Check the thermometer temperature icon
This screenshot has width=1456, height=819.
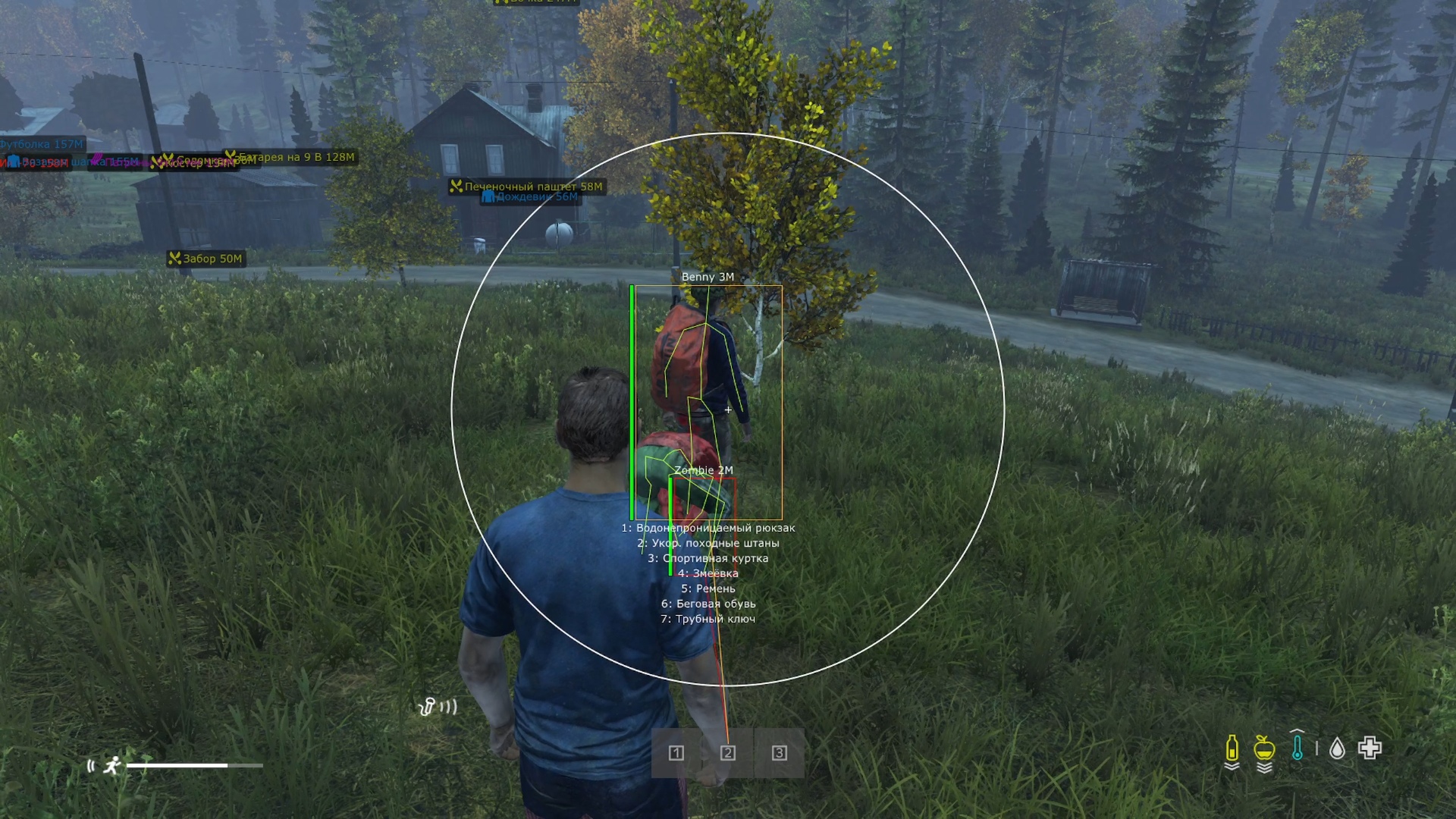[x=1298, y=747]
